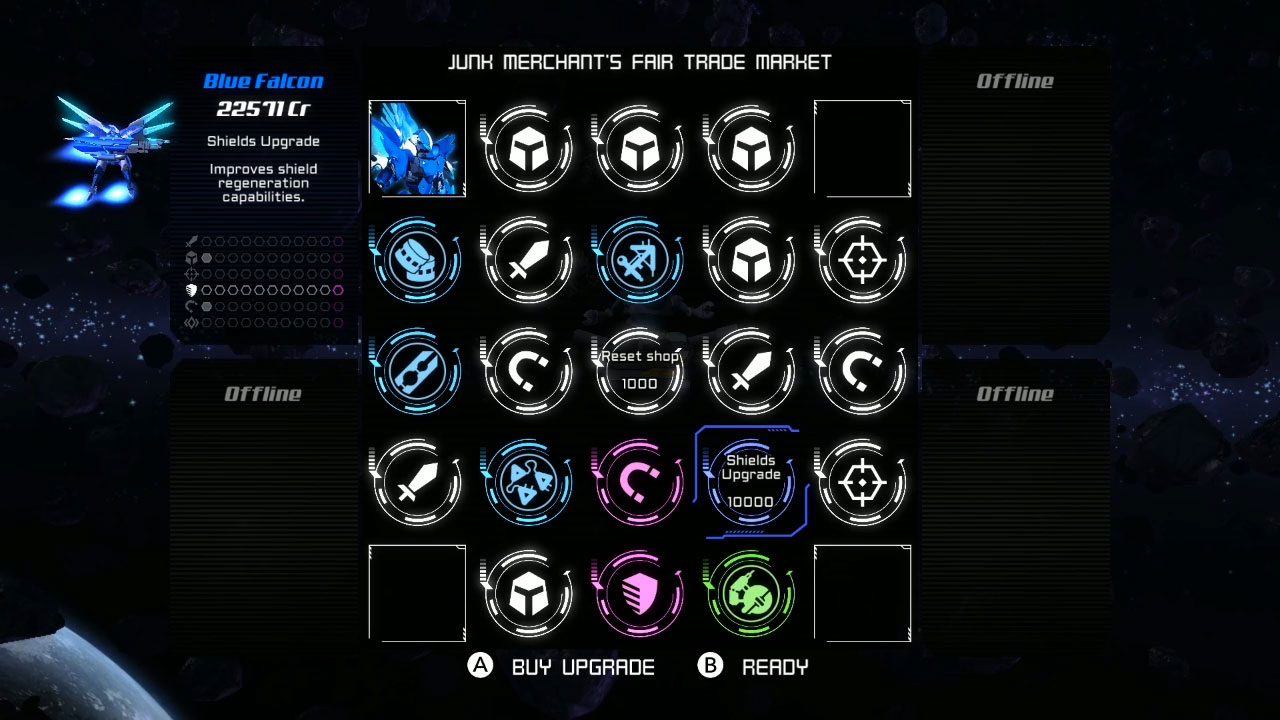Pick the pink magnet upgrade icon
This screenshot has width=1280, height=720.
pyautogui.click(x=639, y=482)
